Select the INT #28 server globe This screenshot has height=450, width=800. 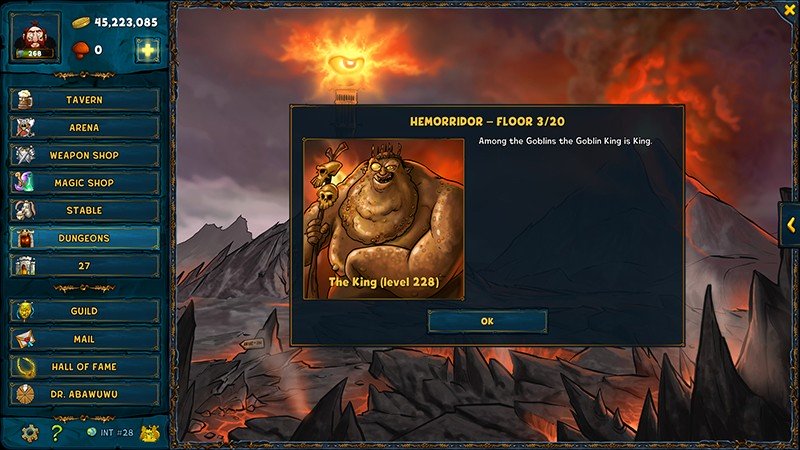tap(90, 433)
